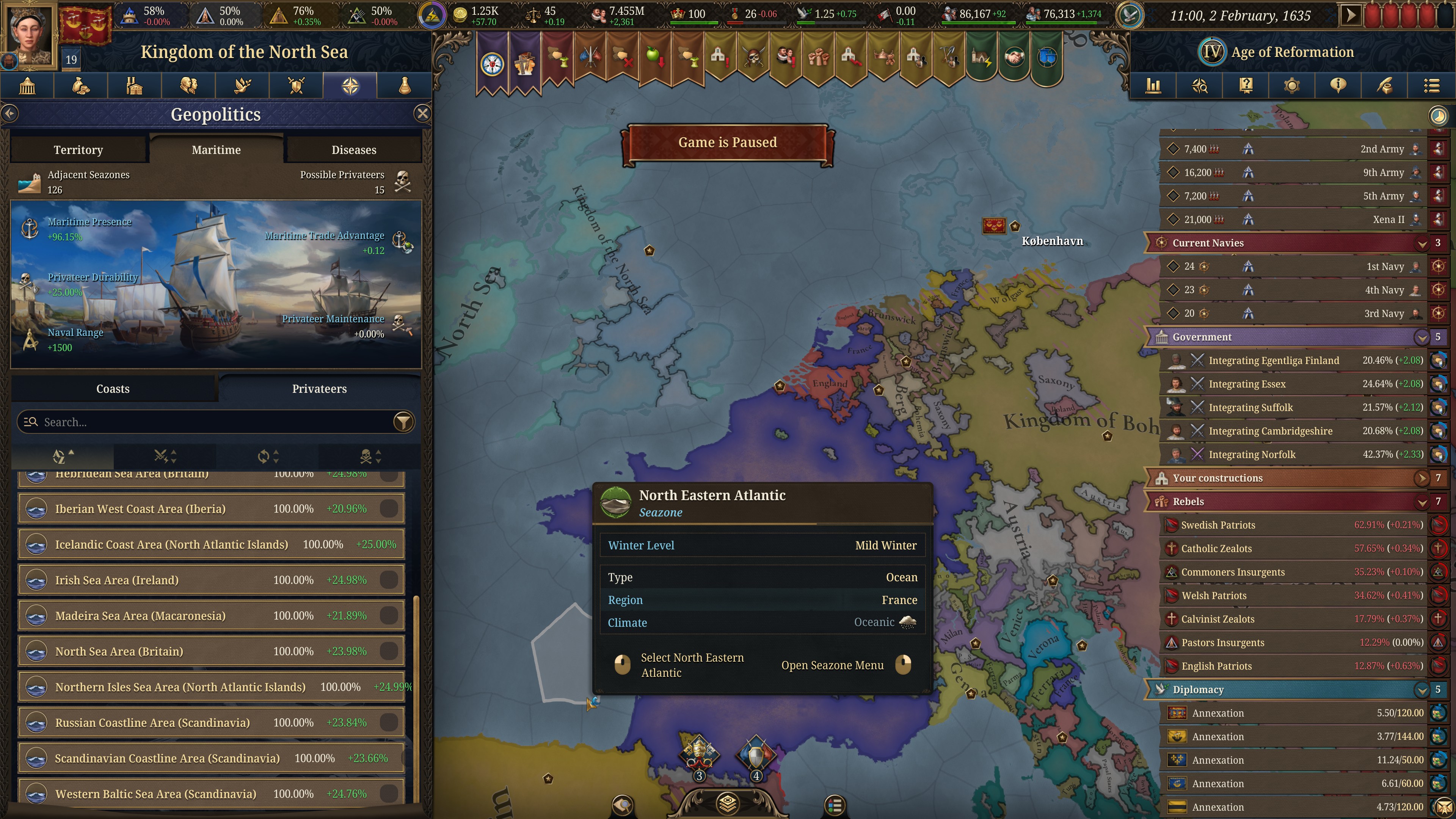
Task: Open the question-mark game guide book icon
Action: 1246,85
